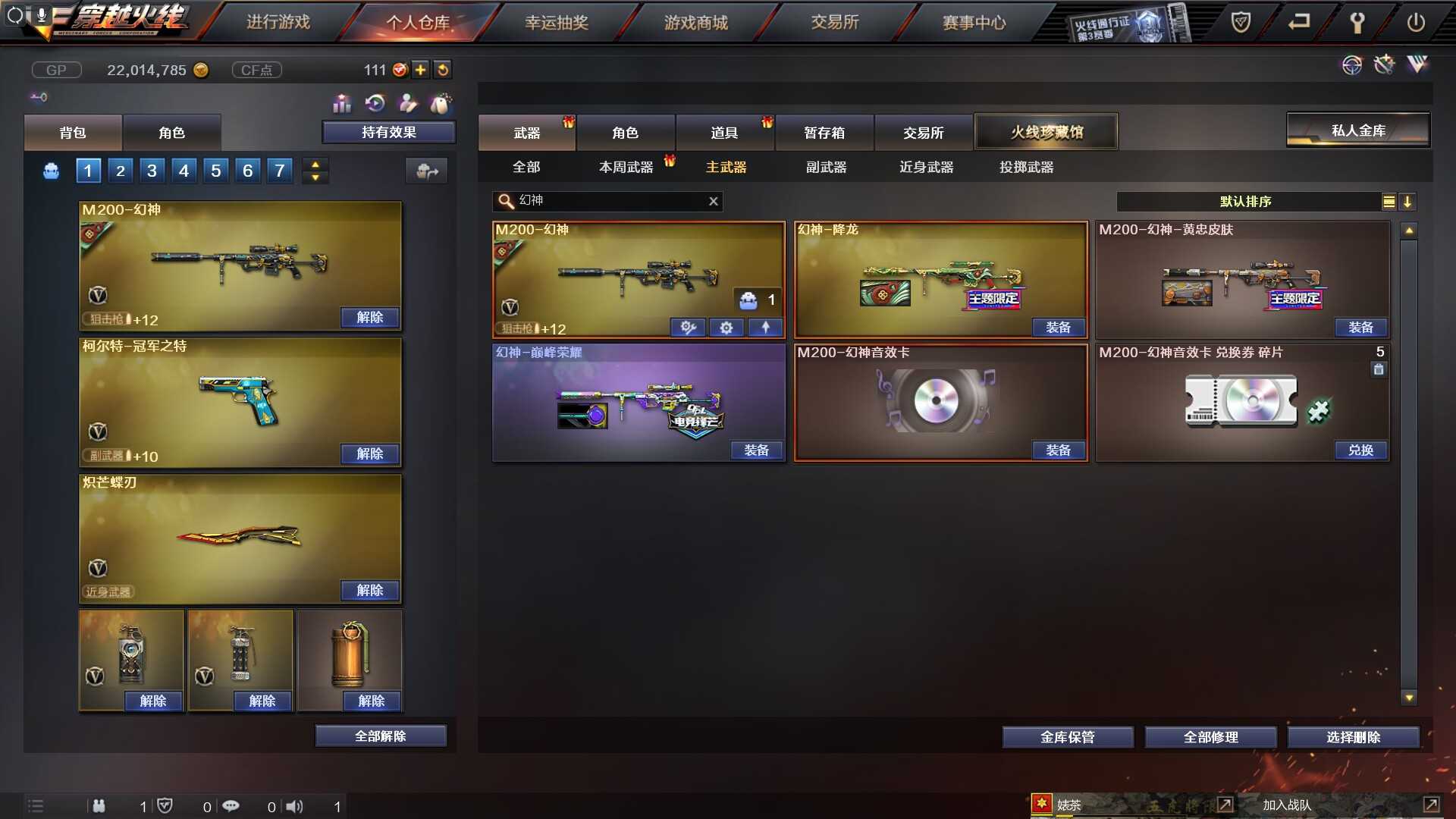The height and width of the screenshot is (819, 1456).
Task: Switch to the 火线珍藏馆 tab
Action: [1046, 130]
